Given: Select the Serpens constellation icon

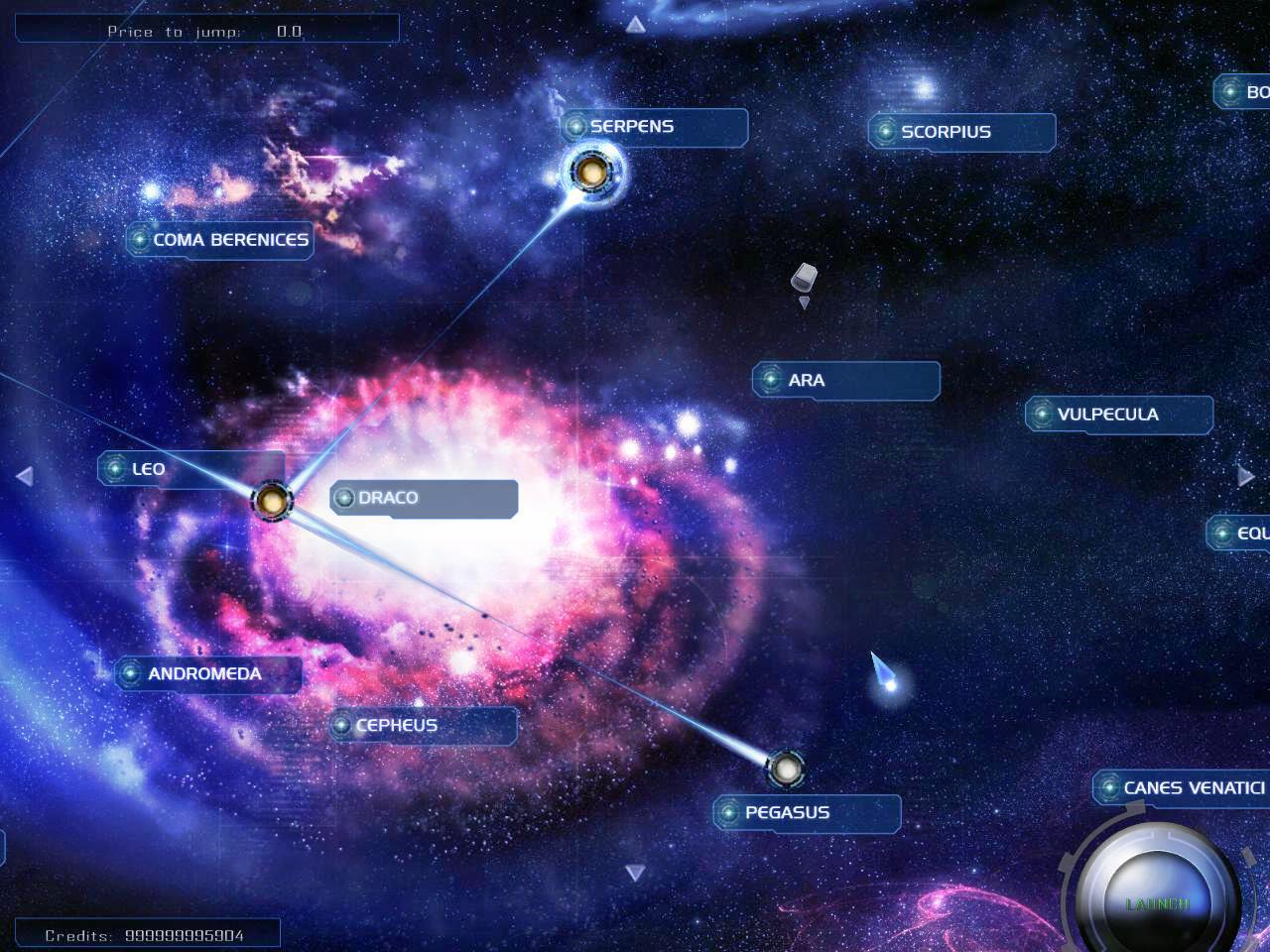Looking at the screenshot, I should [x=577, y=126].
